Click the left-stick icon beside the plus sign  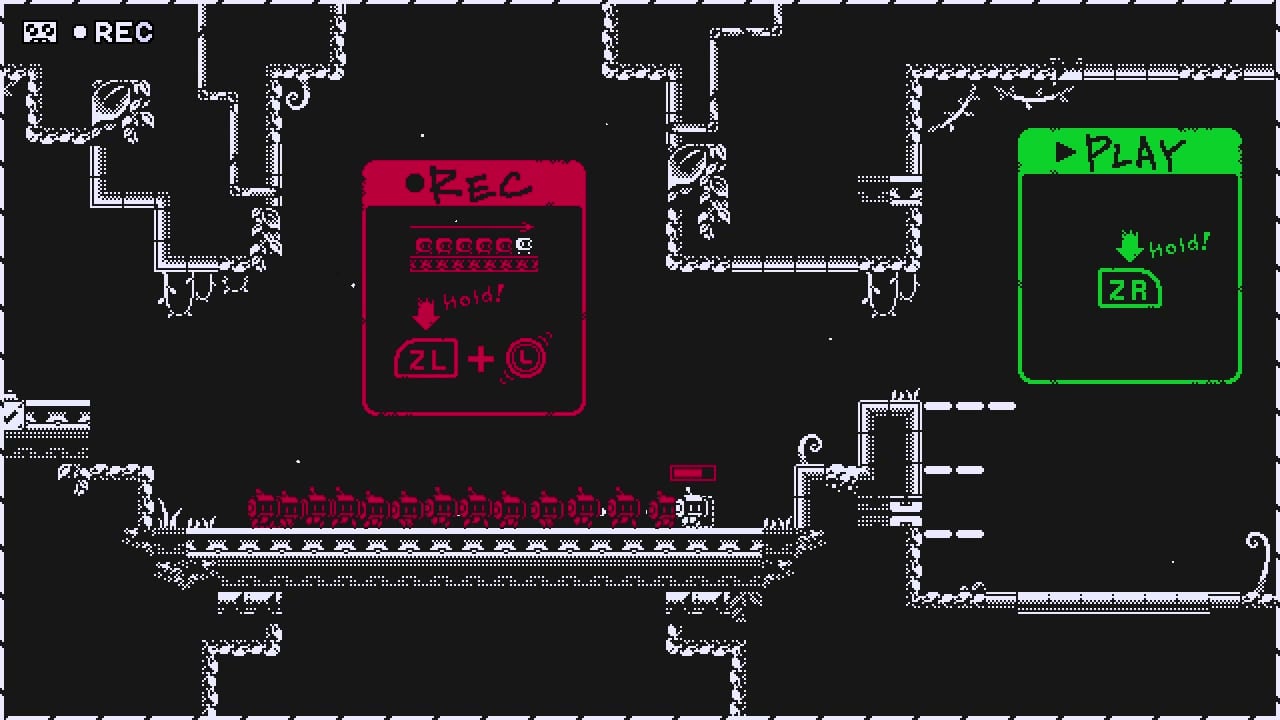tap(524, 358)
